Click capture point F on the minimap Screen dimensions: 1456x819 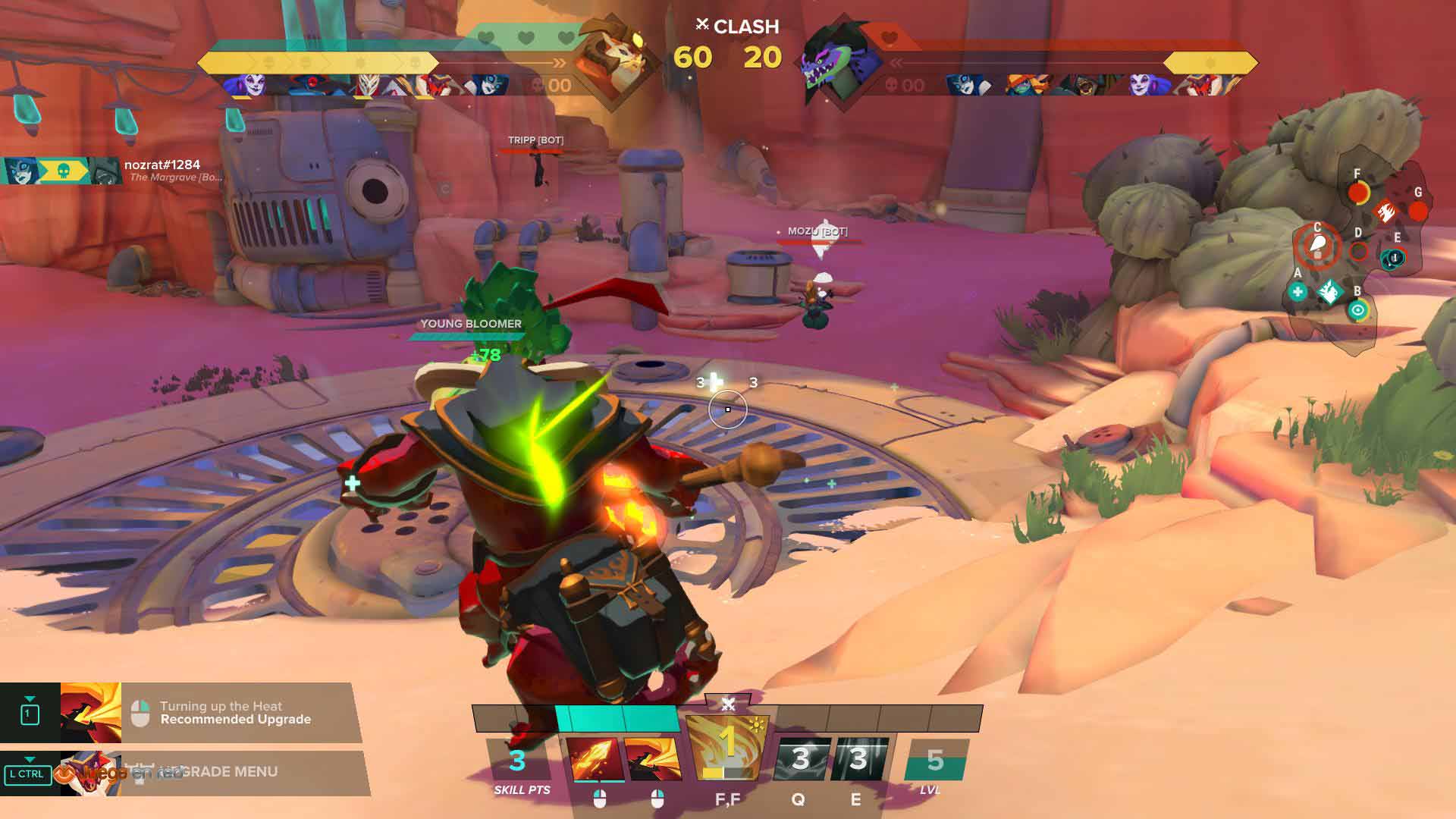pos(1357,193)
